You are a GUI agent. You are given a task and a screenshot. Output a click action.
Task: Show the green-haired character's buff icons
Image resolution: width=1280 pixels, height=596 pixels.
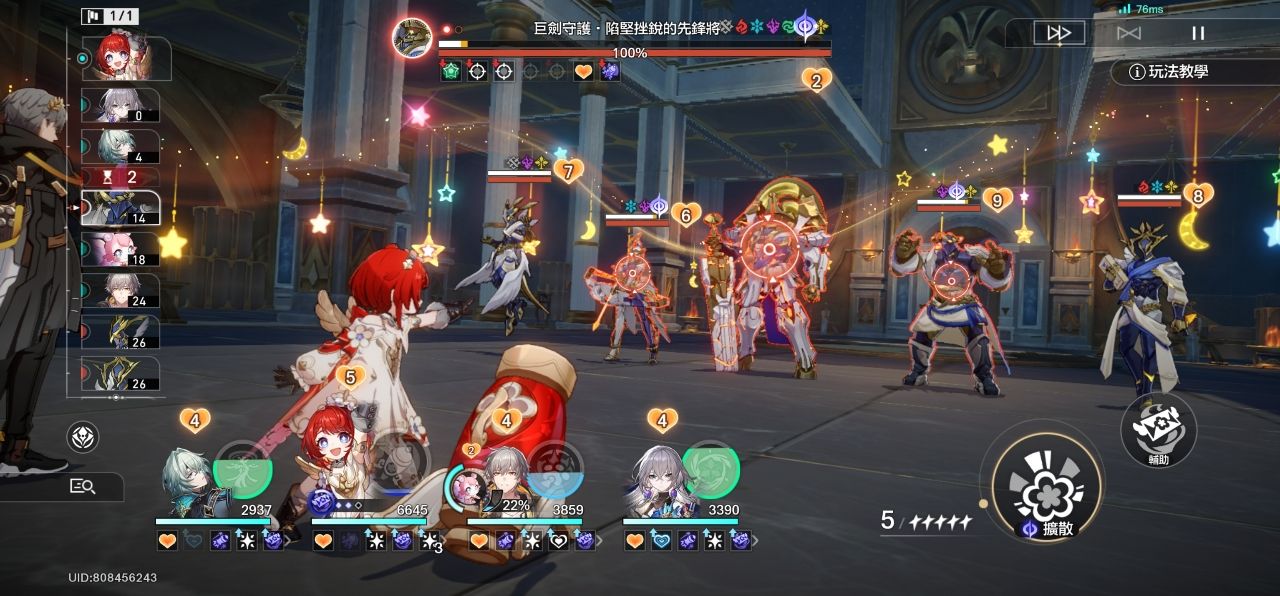coord(220,541)
